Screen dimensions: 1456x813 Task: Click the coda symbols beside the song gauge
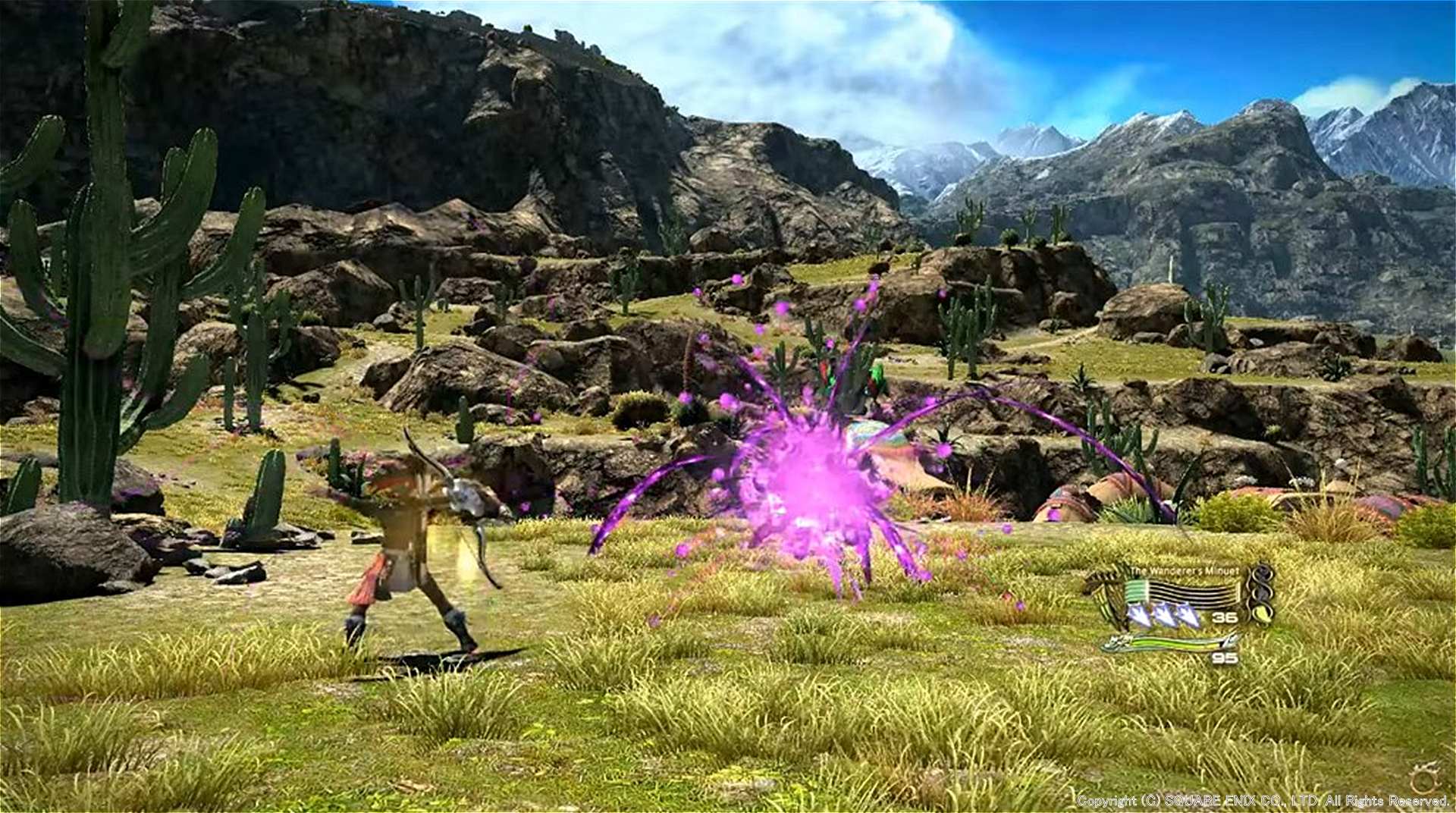click(x=1260, y=592)
